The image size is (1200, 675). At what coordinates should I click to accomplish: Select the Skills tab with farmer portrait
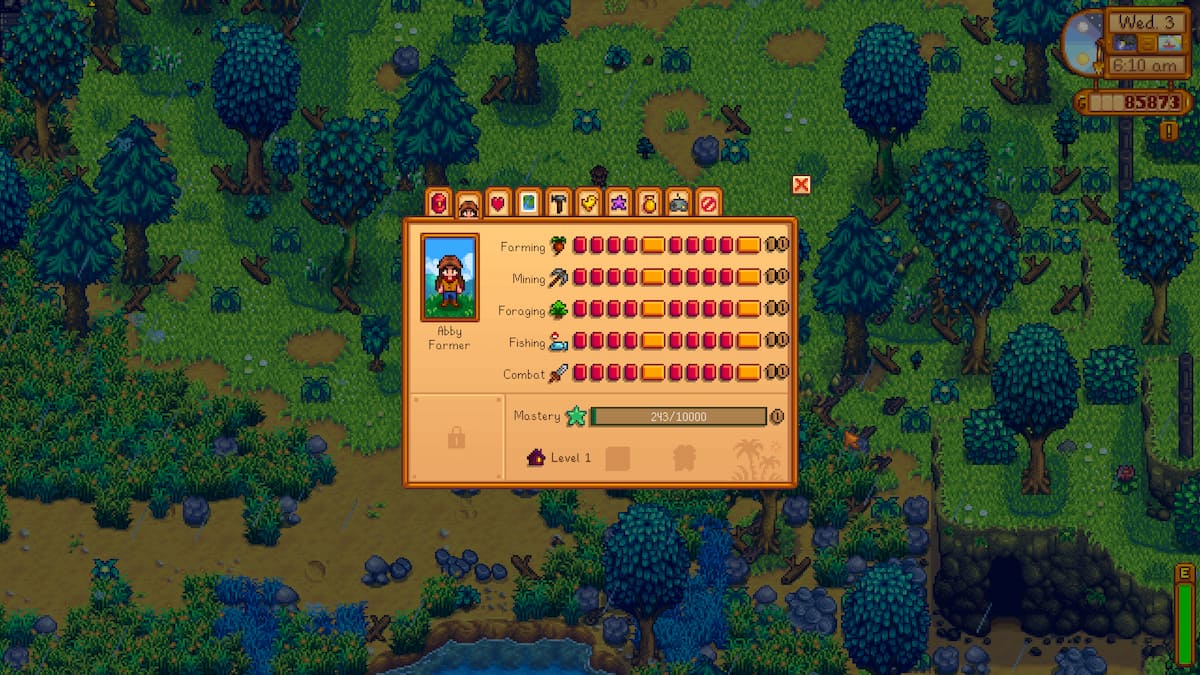point(467,204)
